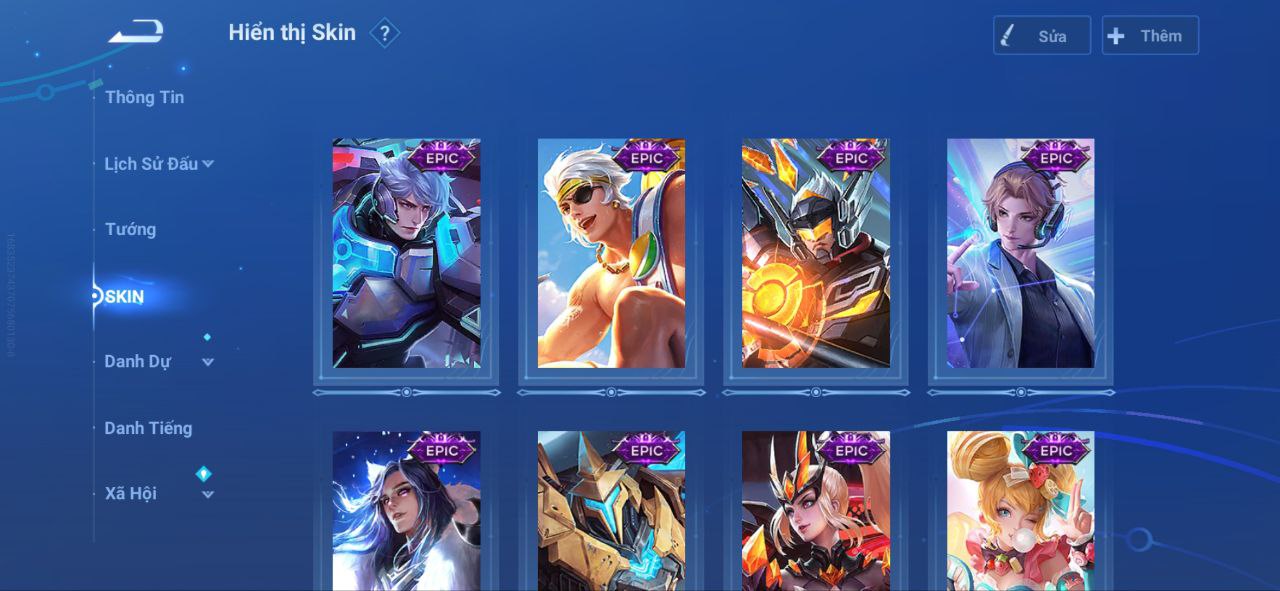Click the Thêm add button
The height and width of the screenshot is (591, 1280).
point(1149,36)
